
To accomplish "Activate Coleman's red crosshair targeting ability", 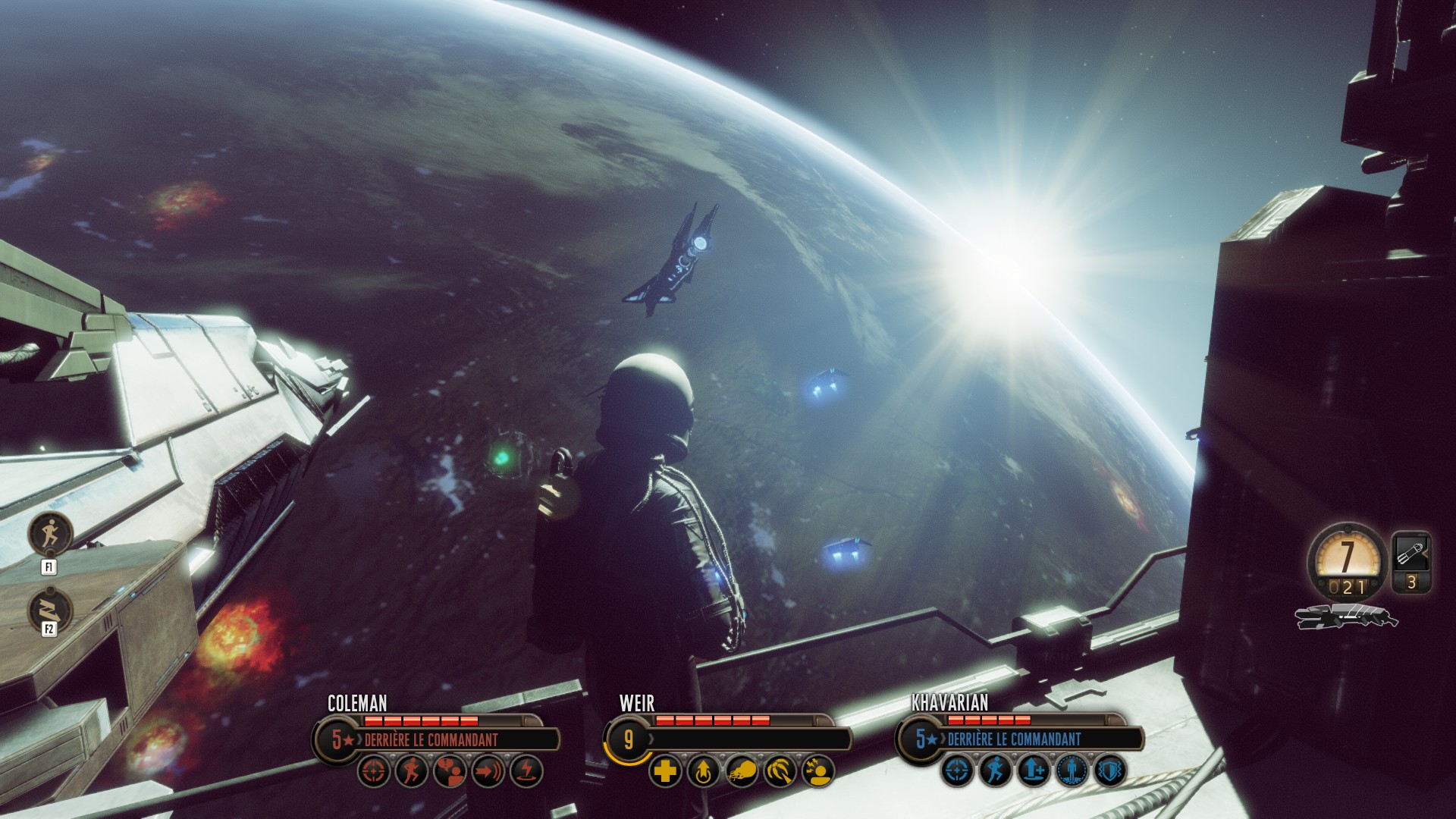I will click(374, 771).
